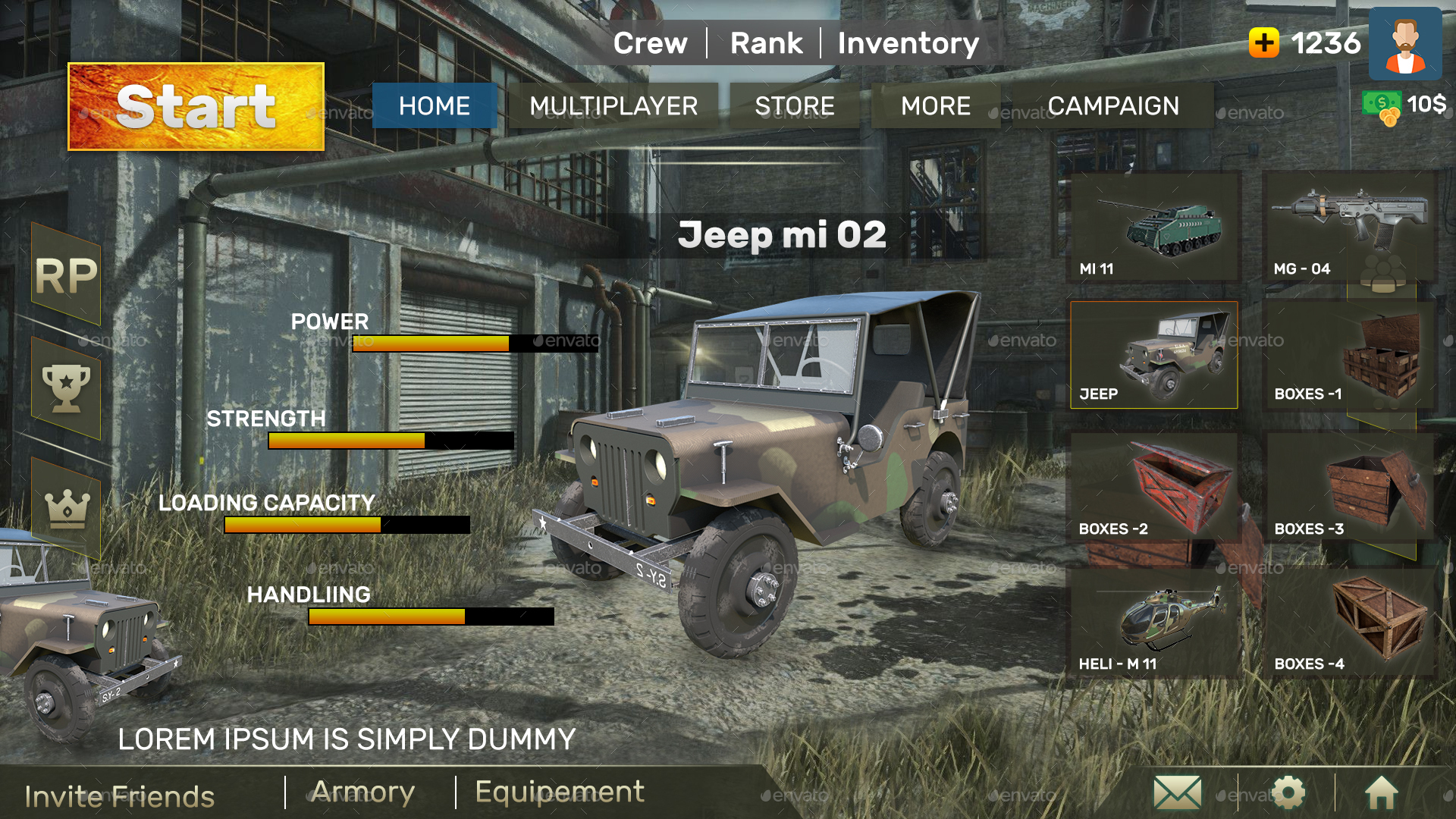
Task: Open the mail inbox icon
Action: click(x=1176, y=791)
